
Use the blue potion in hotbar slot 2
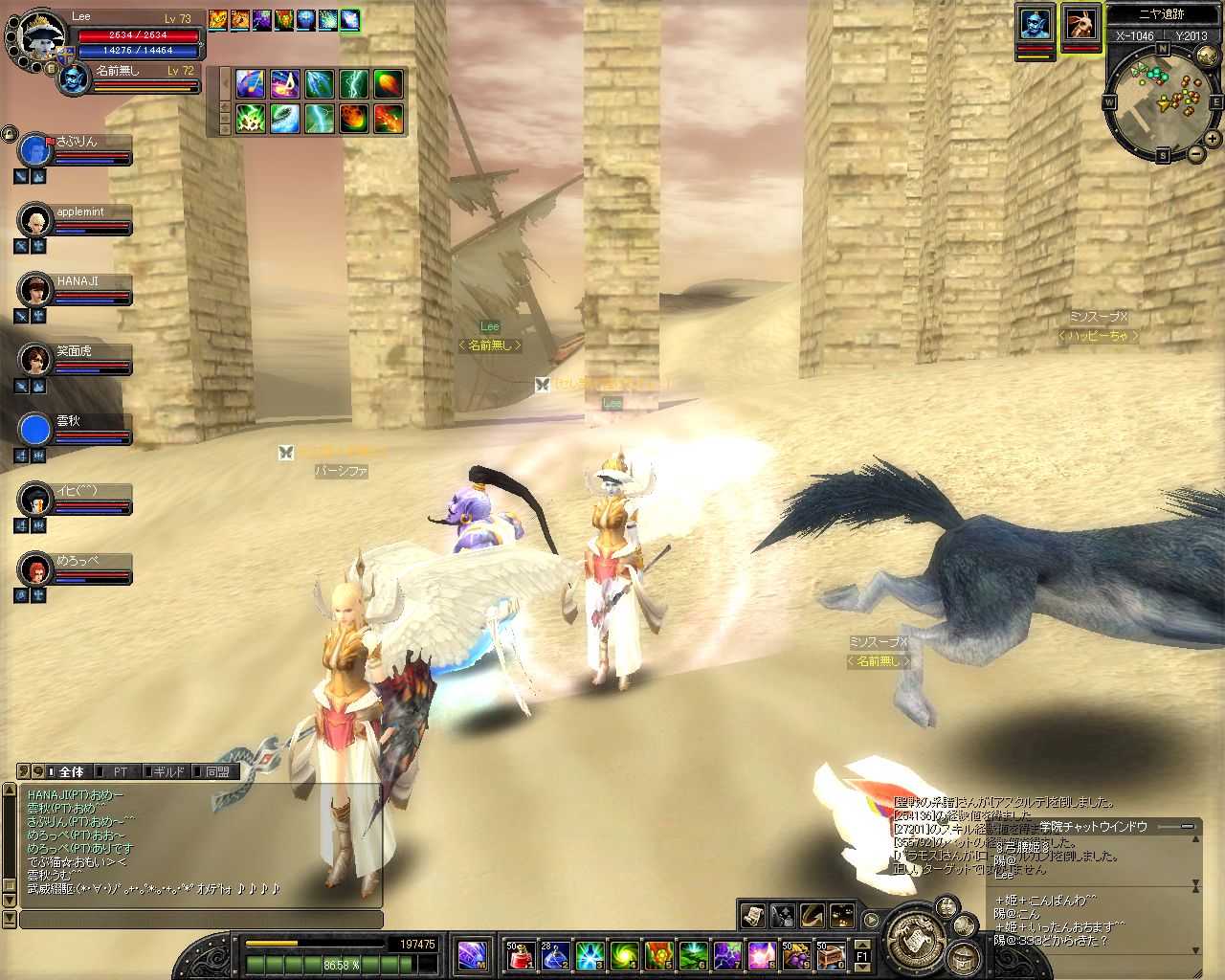pyautogui.click(x=555, y=954)
